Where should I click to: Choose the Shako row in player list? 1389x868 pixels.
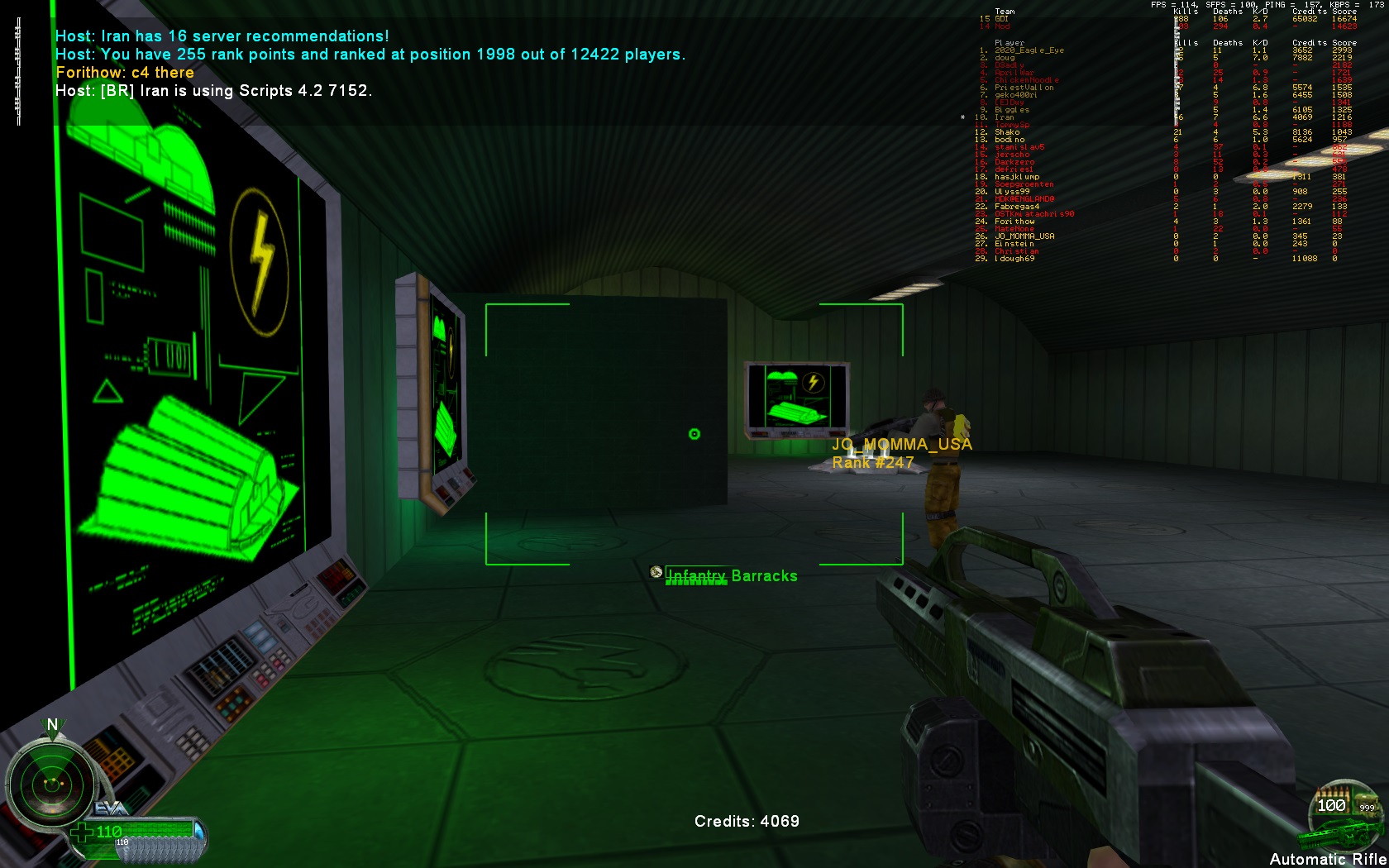pos(1007,132)
